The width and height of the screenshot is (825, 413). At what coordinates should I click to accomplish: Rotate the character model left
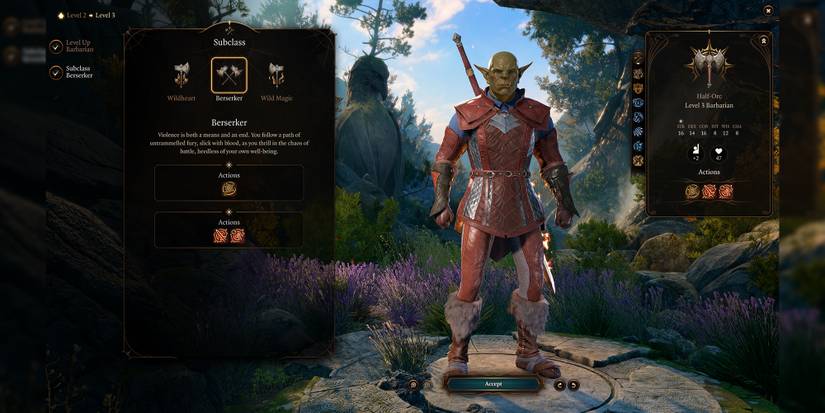560,384
